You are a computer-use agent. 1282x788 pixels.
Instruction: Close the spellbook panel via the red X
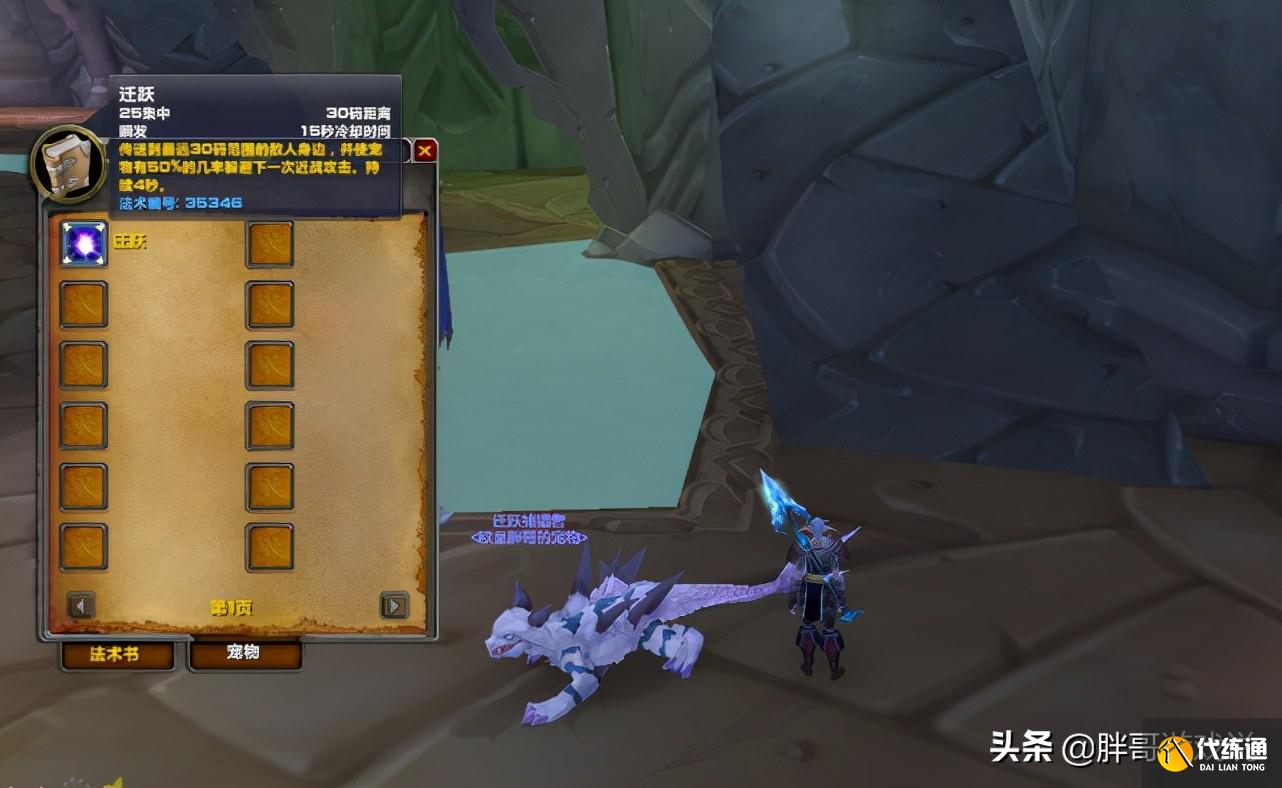click(x=424, y=149)
